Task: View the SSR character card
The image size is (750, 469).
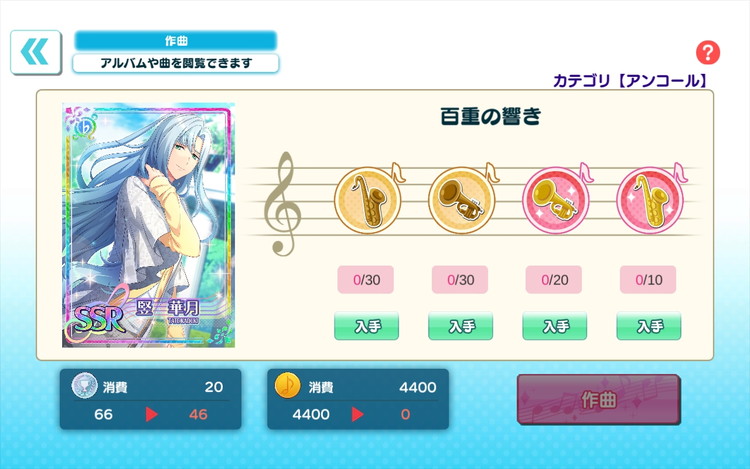Action: pyautogui.click(x=148, y=225)
